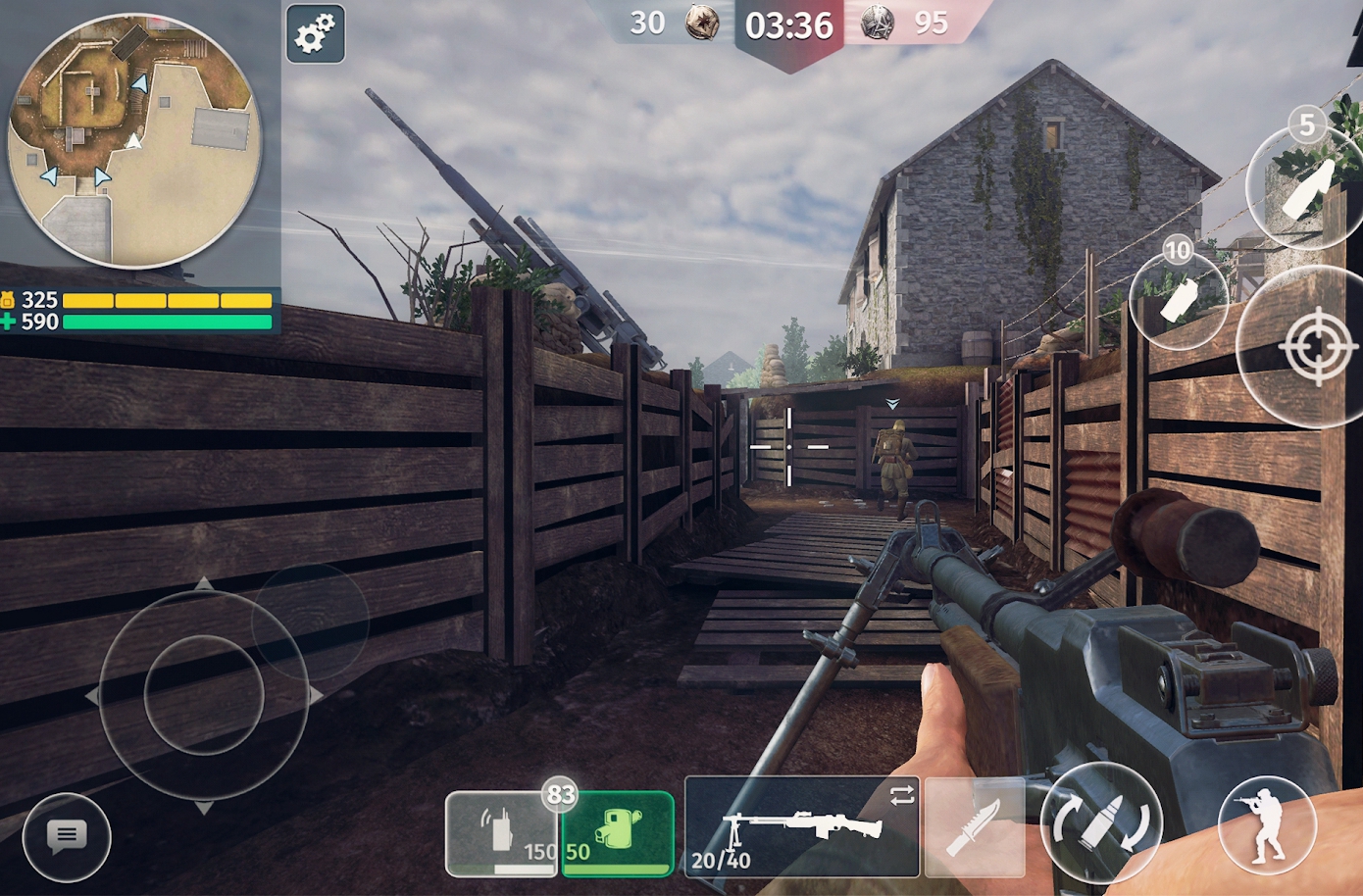The image size is (1363, 896).
Task: Toggle the crouch stance button
Action: pyautogui.click(x=1267, y=824)
